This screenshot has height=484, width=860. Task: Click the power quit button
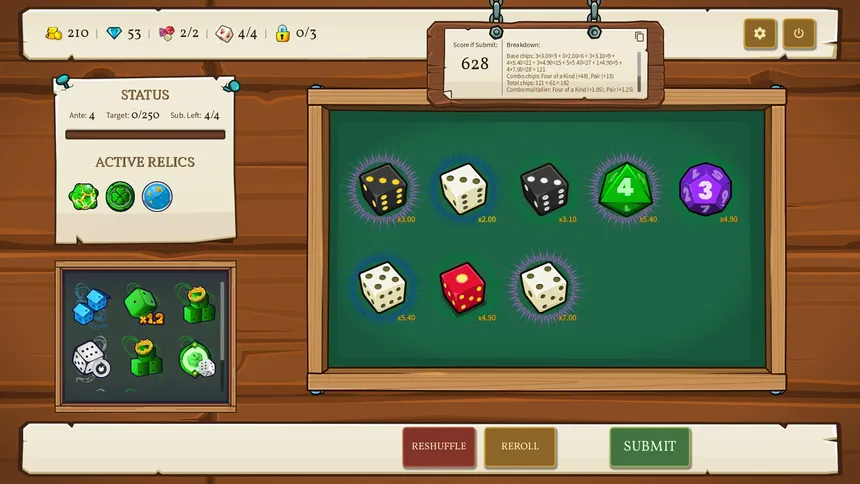(799, 34)
